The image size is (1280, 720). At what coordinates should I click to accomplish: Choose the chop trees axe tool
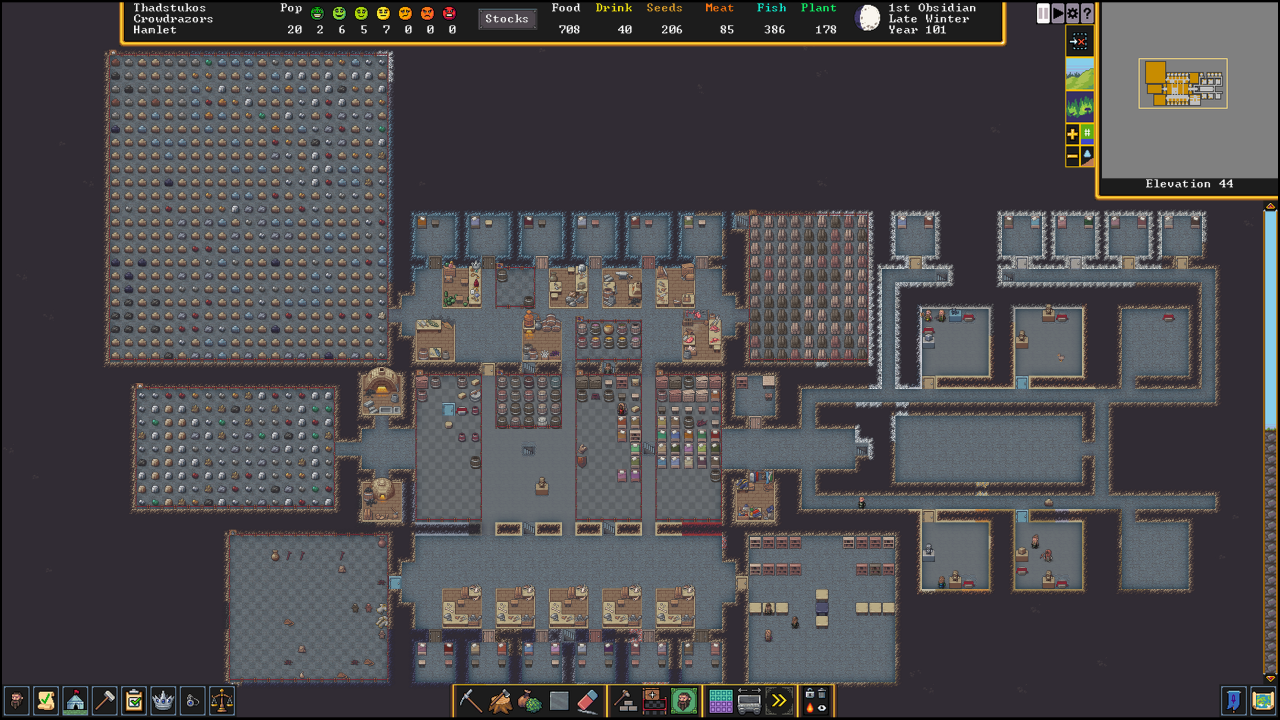click(x=502, y=700)
